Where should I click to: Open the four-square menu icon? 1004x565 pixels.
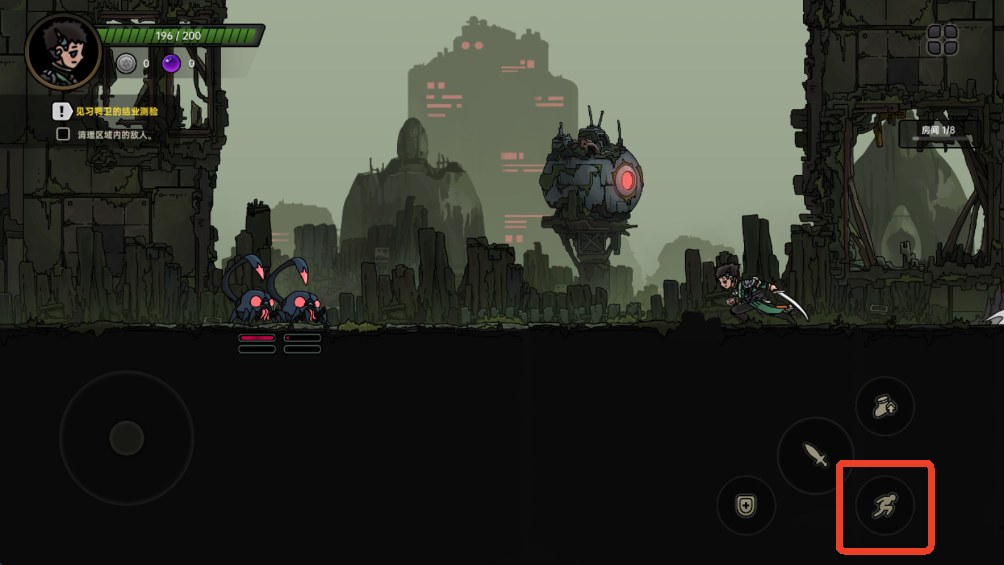click(x=942, y=40)
